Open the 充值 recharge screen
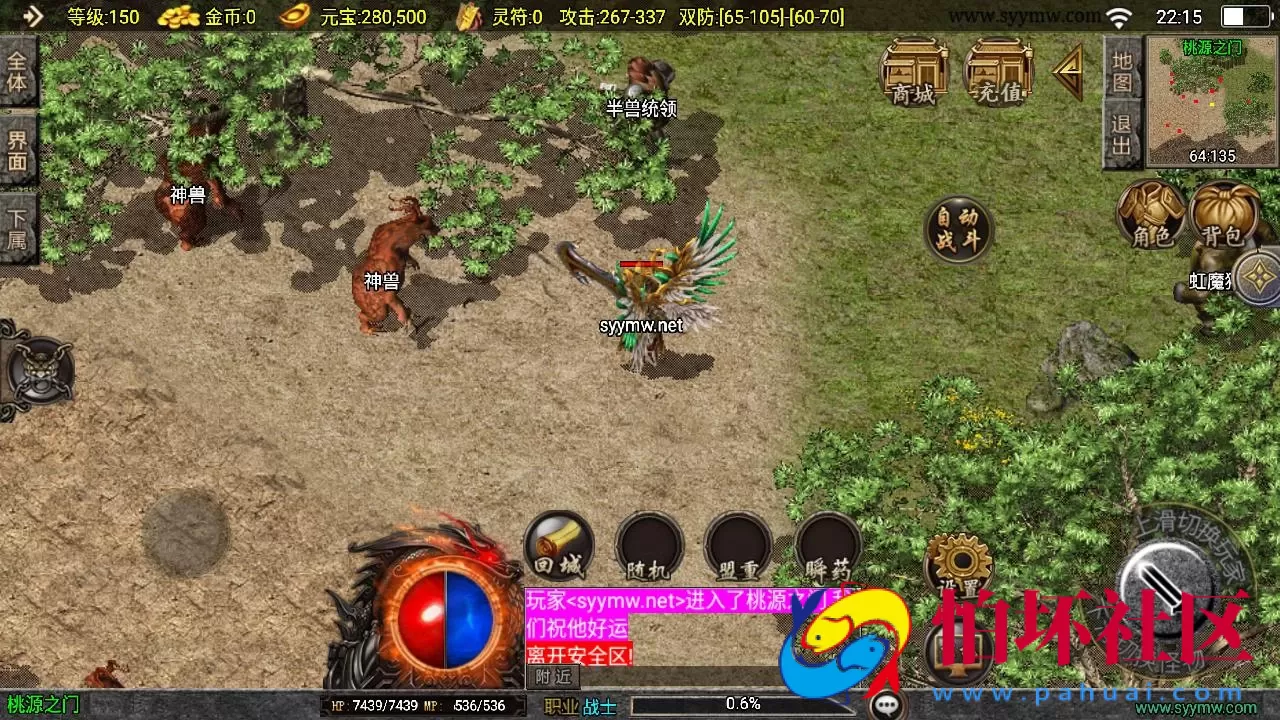 (x=997, y=75)
